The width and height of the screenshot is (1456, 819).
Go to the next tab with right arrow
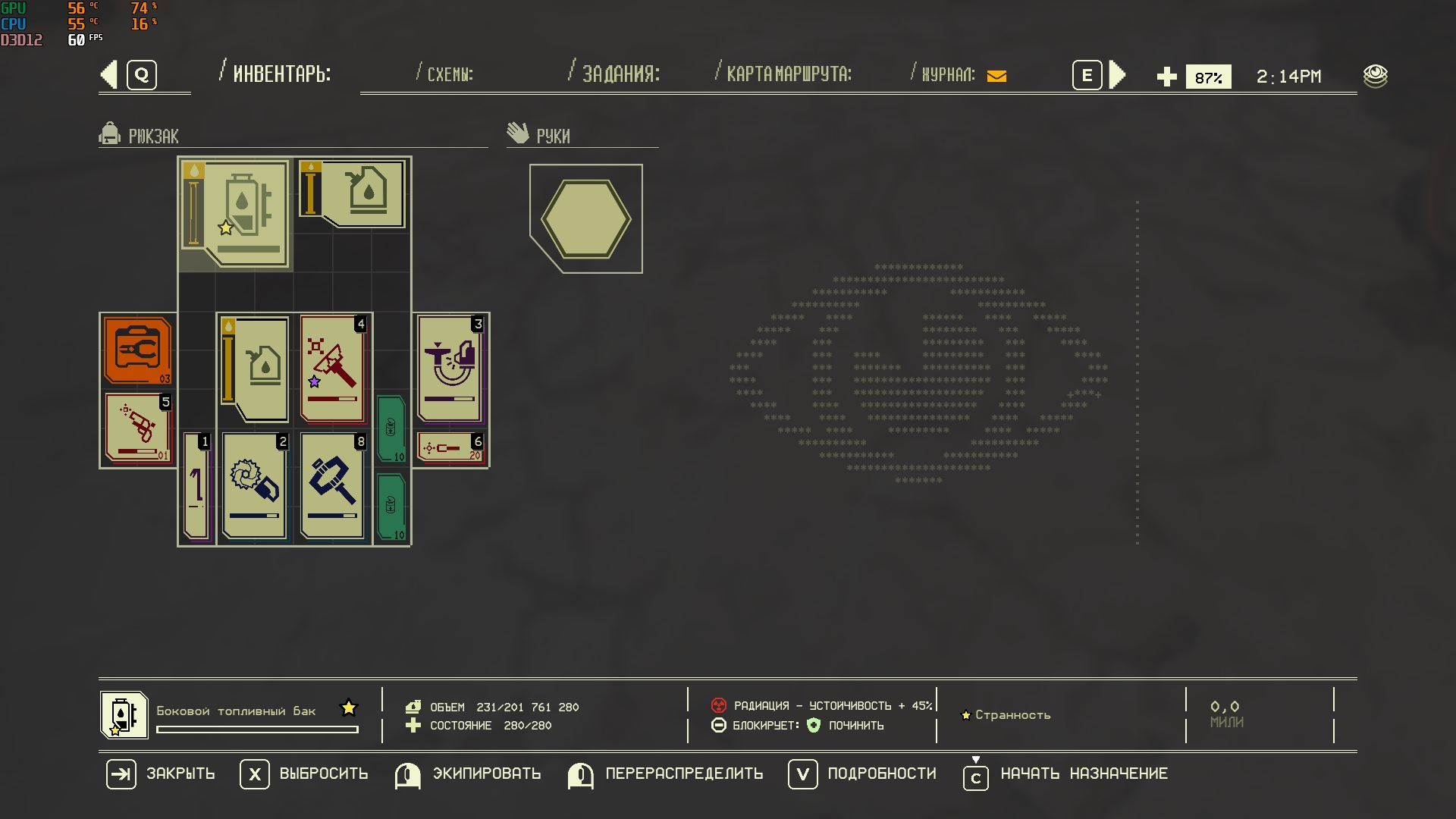click(1117, 75)
